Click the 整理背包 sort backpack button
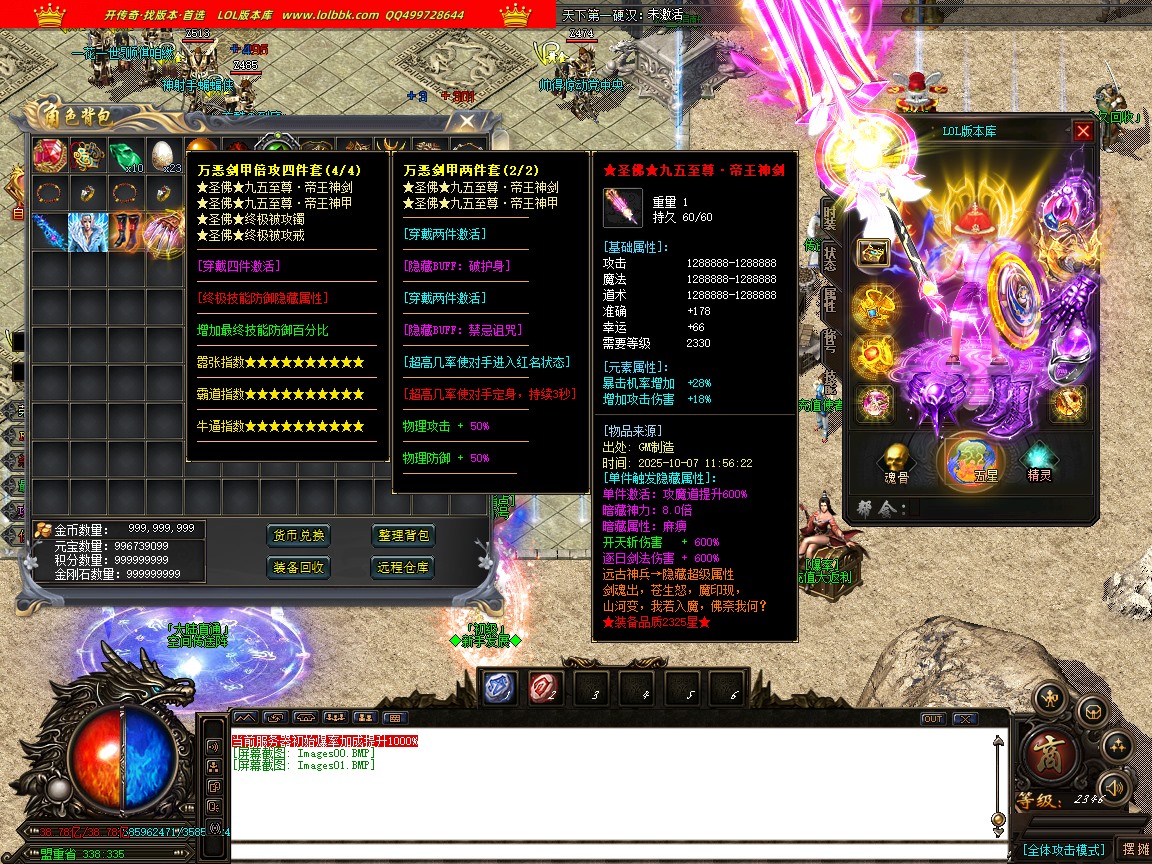 [404, 535]
